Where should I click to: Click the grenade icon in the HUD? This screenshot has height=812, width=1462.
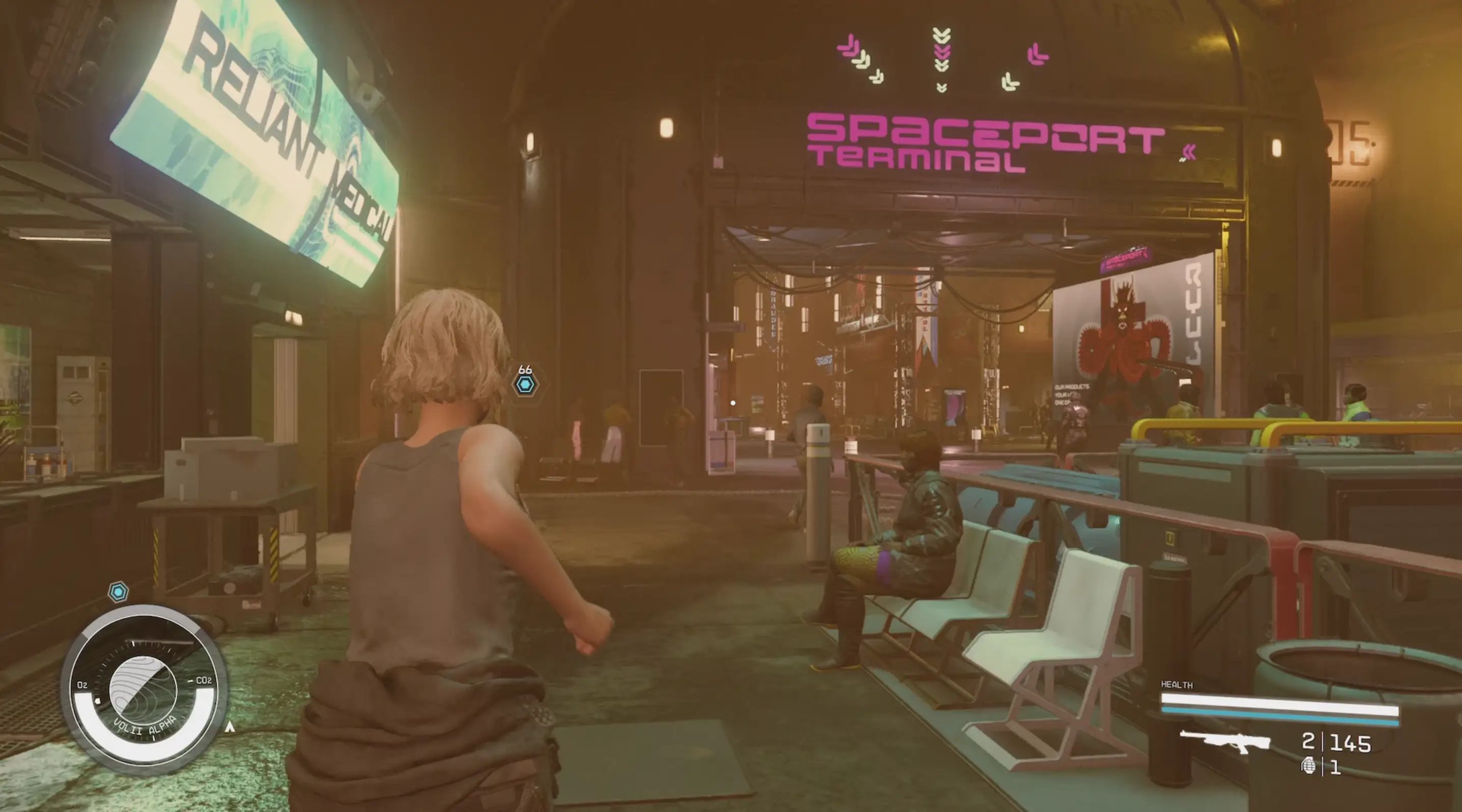pyautogui.click(x=1309, y=767)
